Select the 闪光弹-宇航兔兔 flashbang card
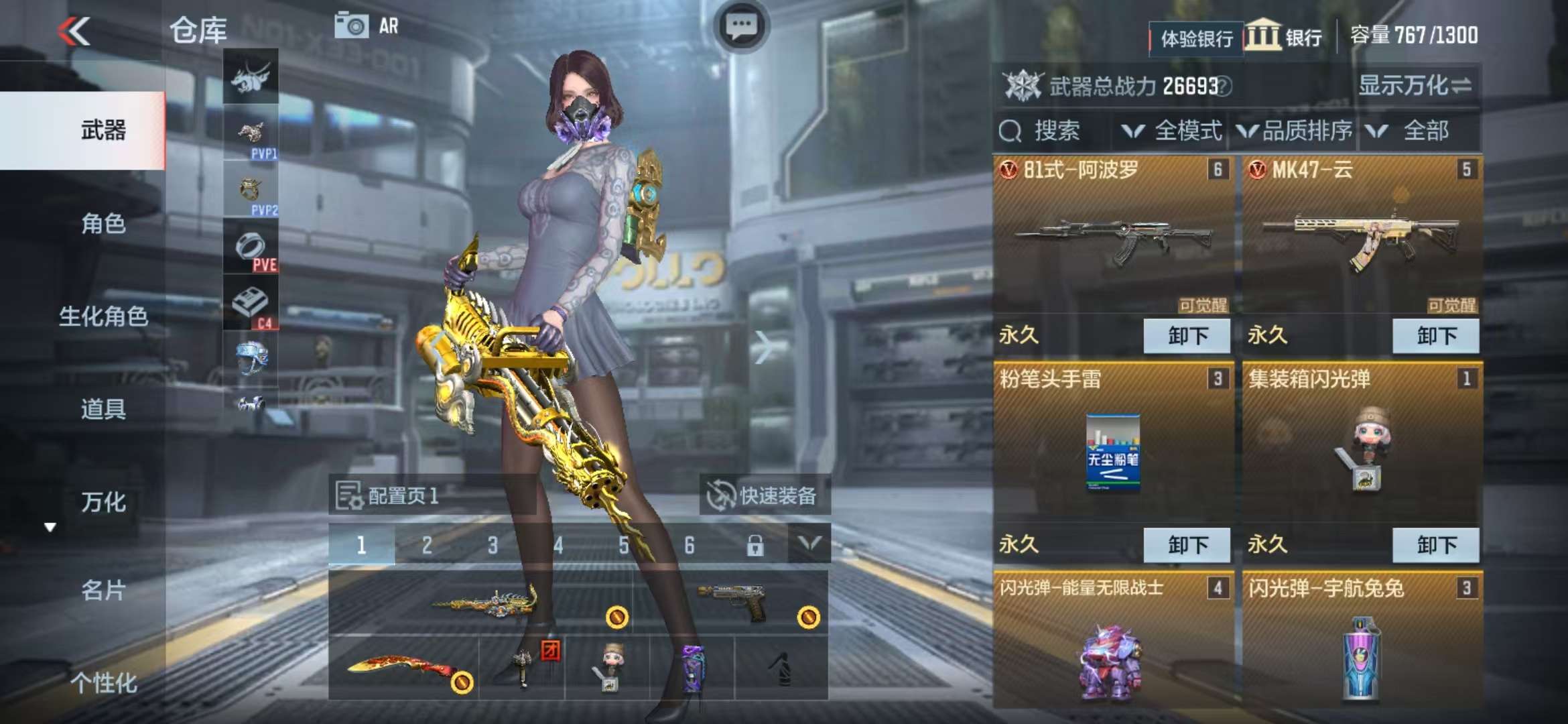 click(1361, 644)
